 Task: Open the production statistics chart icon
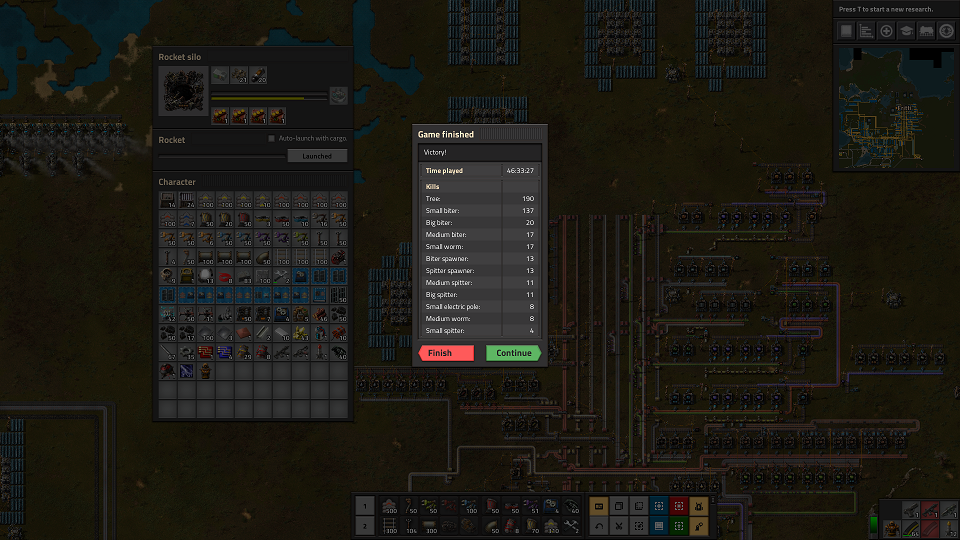(x=866, y=31)
